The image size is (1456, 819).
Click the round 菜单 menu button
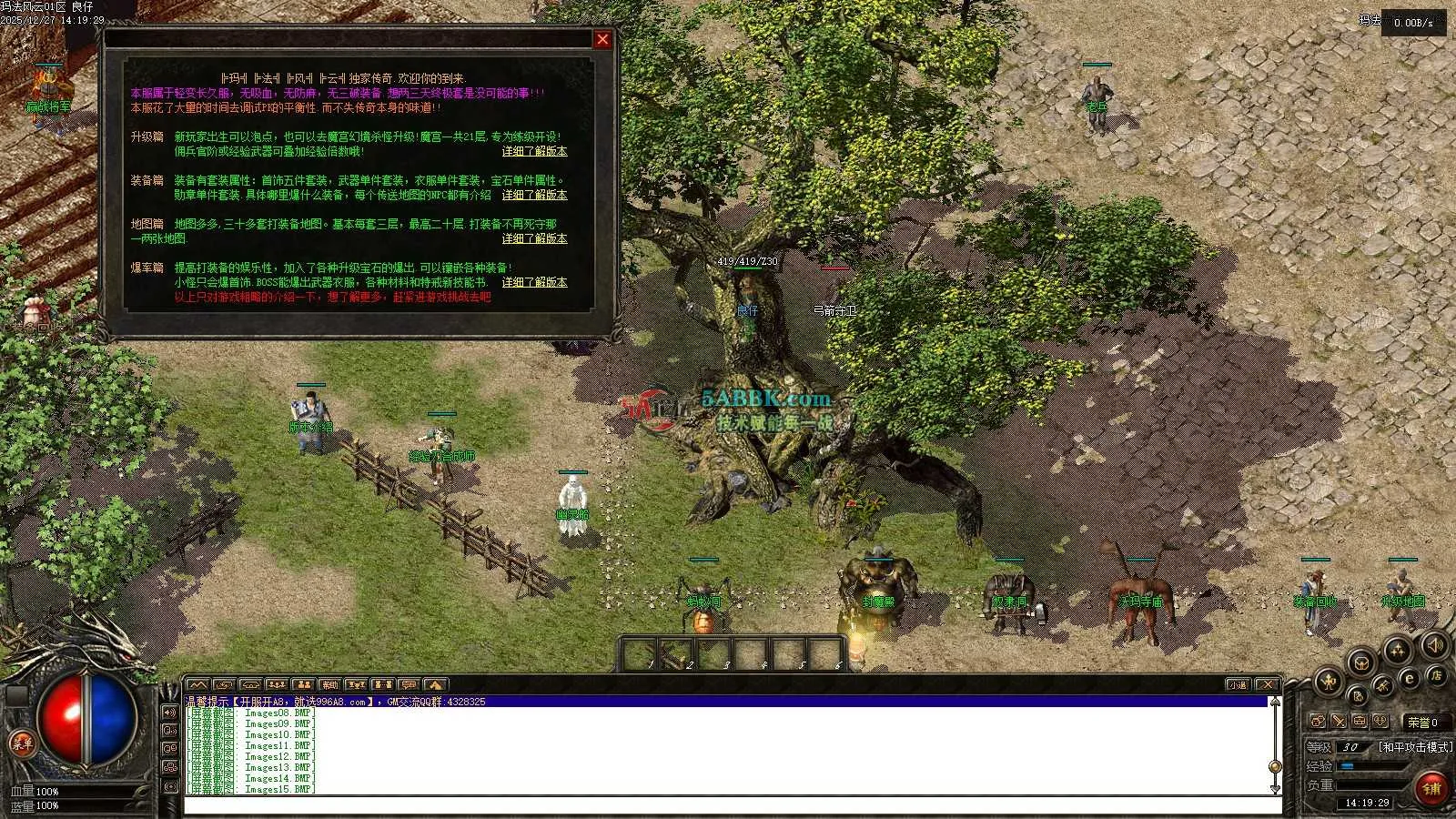[22, 743]
